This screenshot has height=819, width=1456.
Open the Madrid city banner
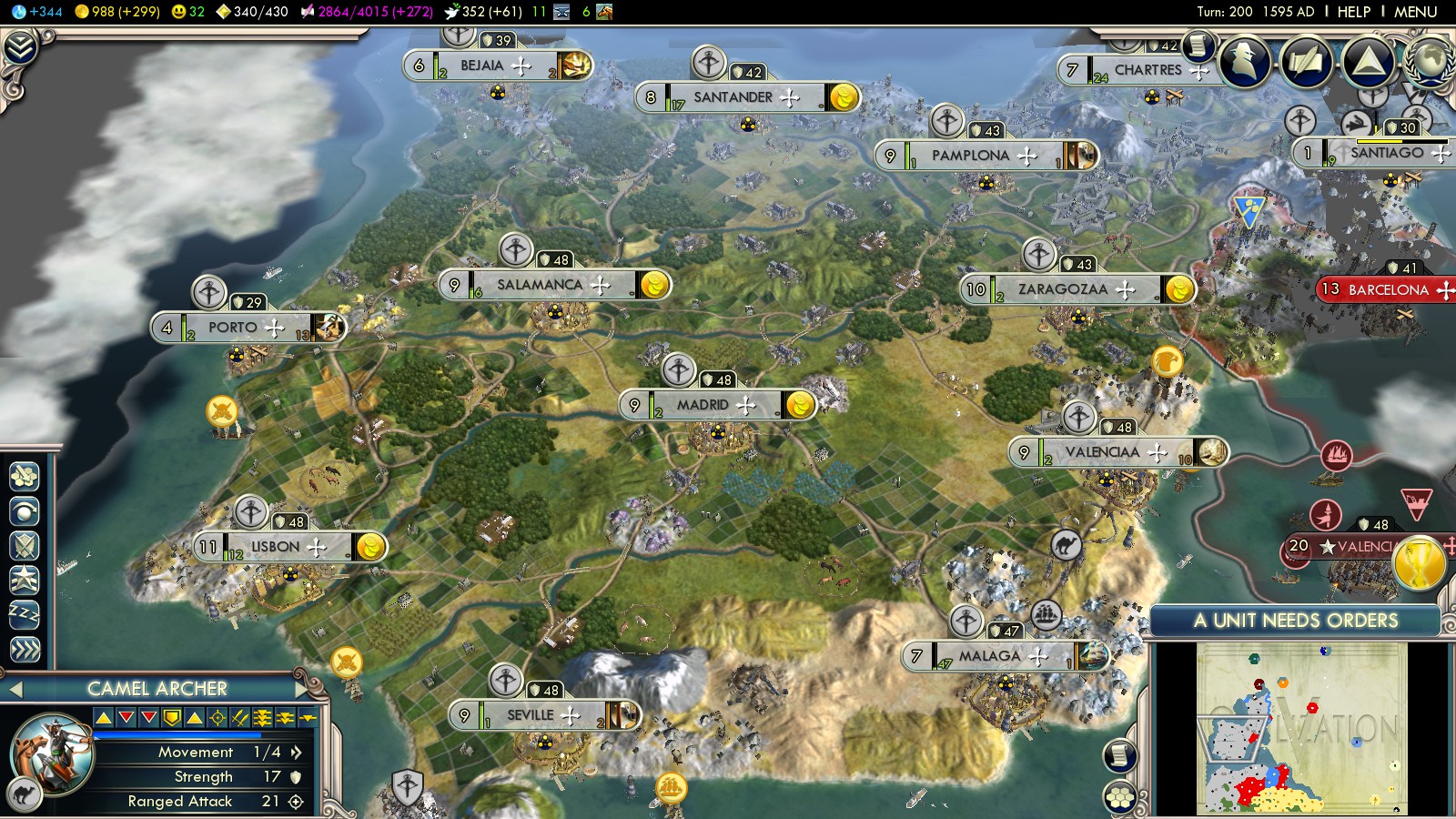coord(703,405)
